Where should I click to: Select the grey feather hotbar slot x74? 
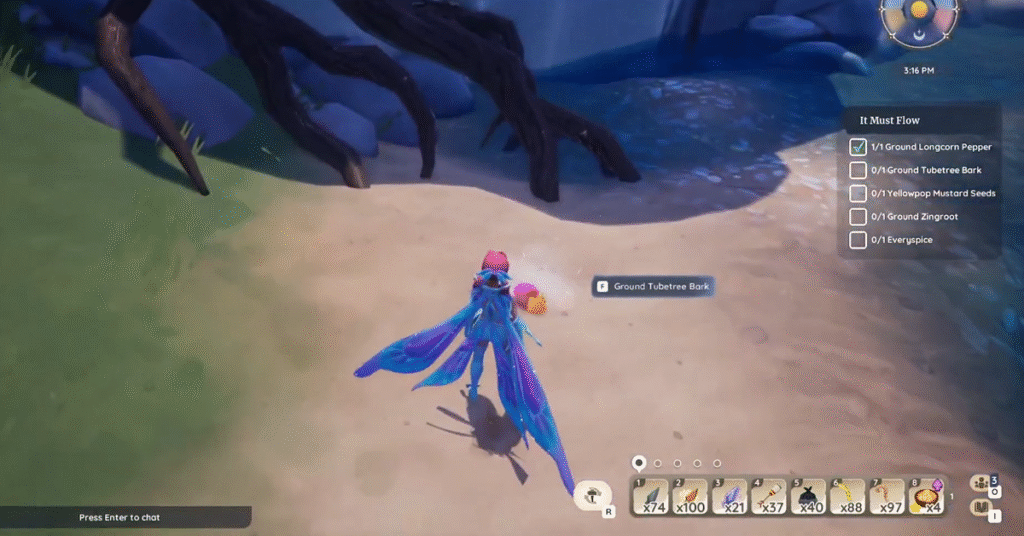[x=653, y=497]
